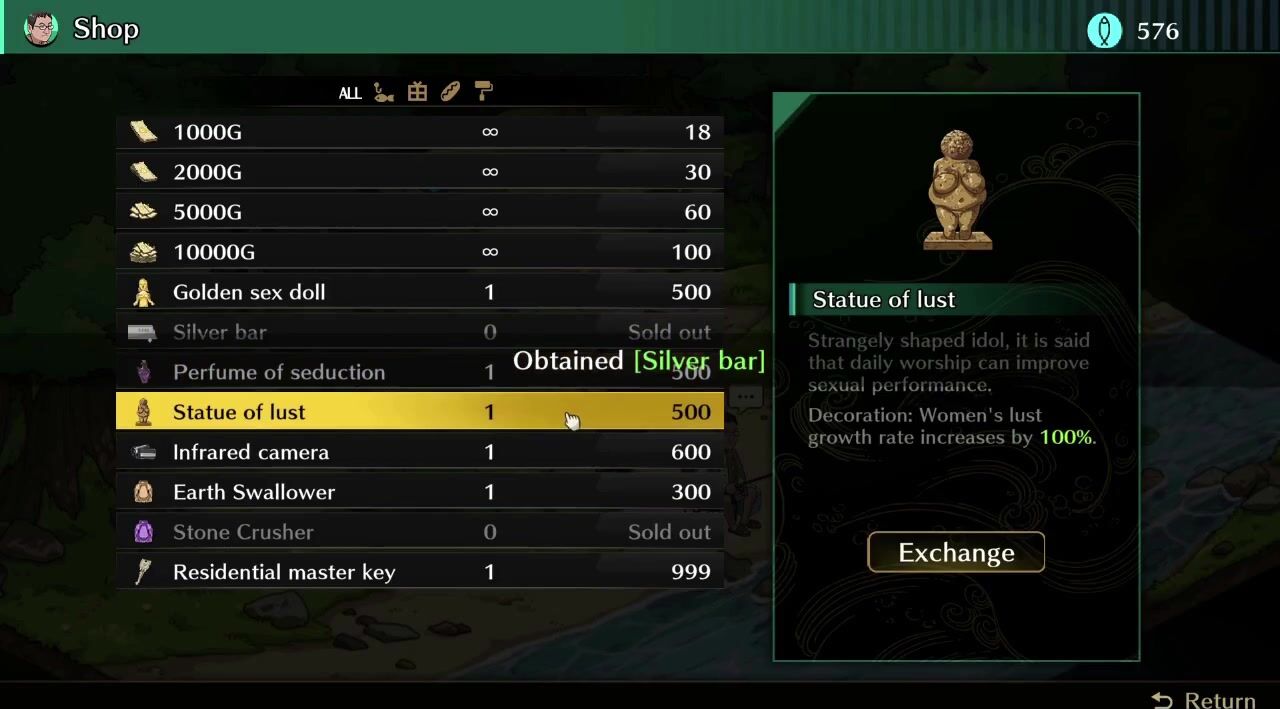
Task: Show ALL shop categories
Action: [x=349, y=93]
